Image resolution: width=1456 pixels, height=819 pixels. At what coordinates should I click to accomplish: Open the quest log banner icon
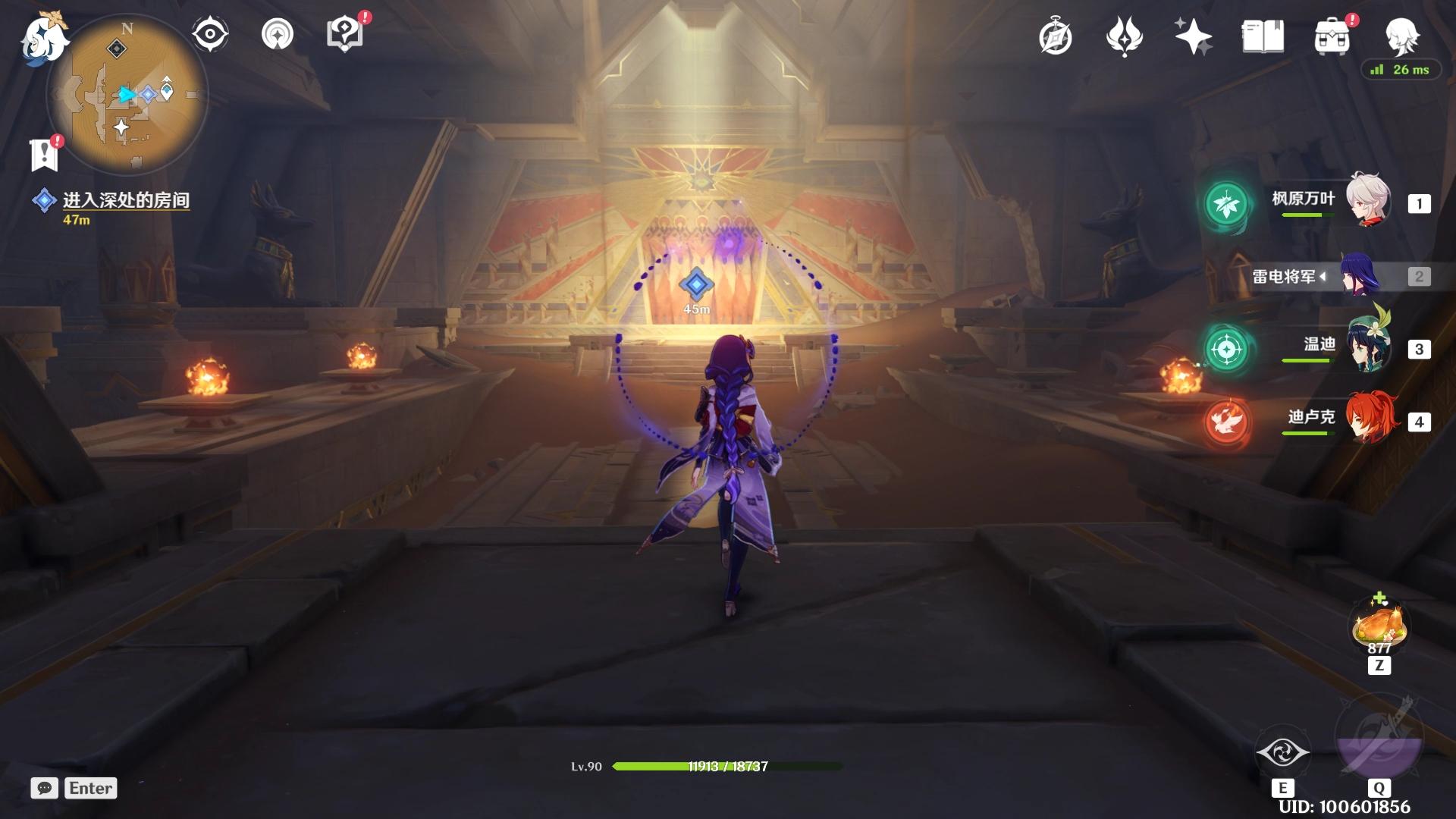point(45,155)
